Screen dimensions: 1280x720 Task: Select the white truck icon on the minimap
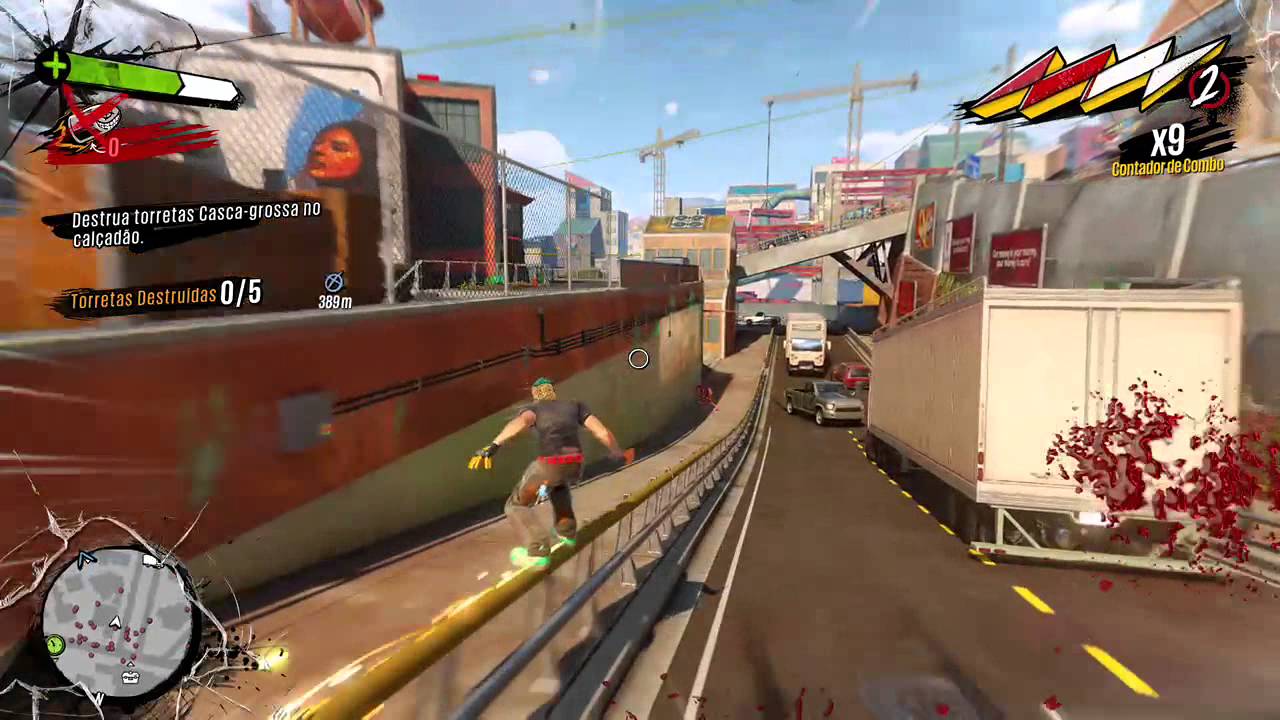point(150,561)
